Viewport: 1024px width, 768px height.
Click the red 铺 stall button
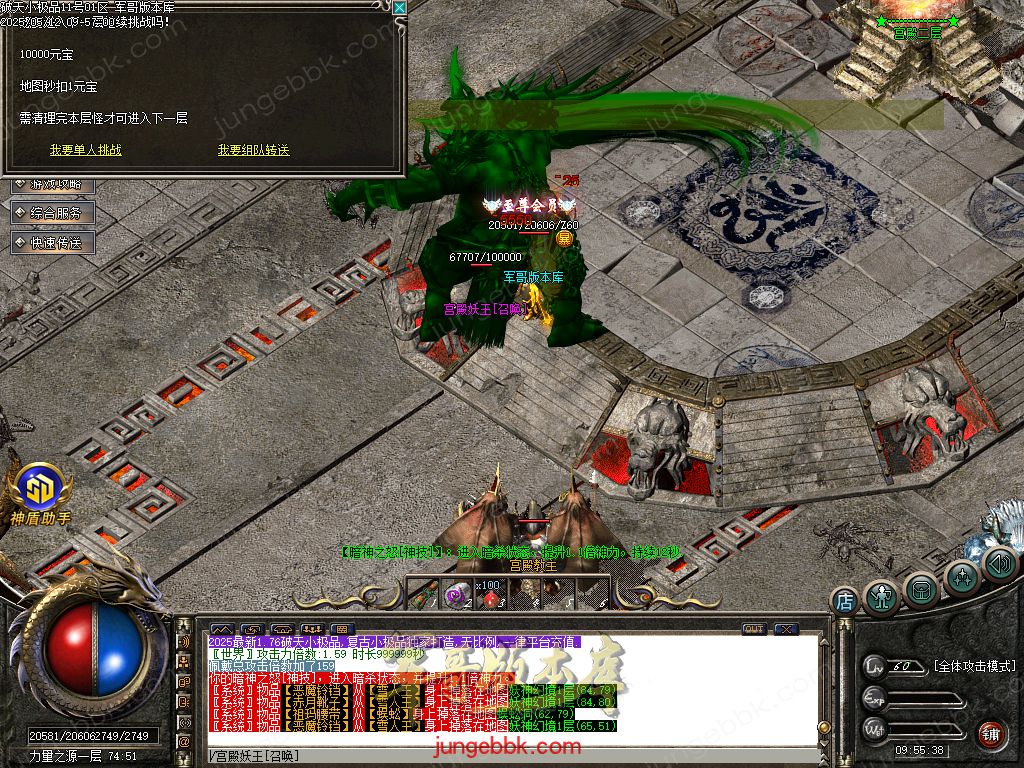click(990, 734)
